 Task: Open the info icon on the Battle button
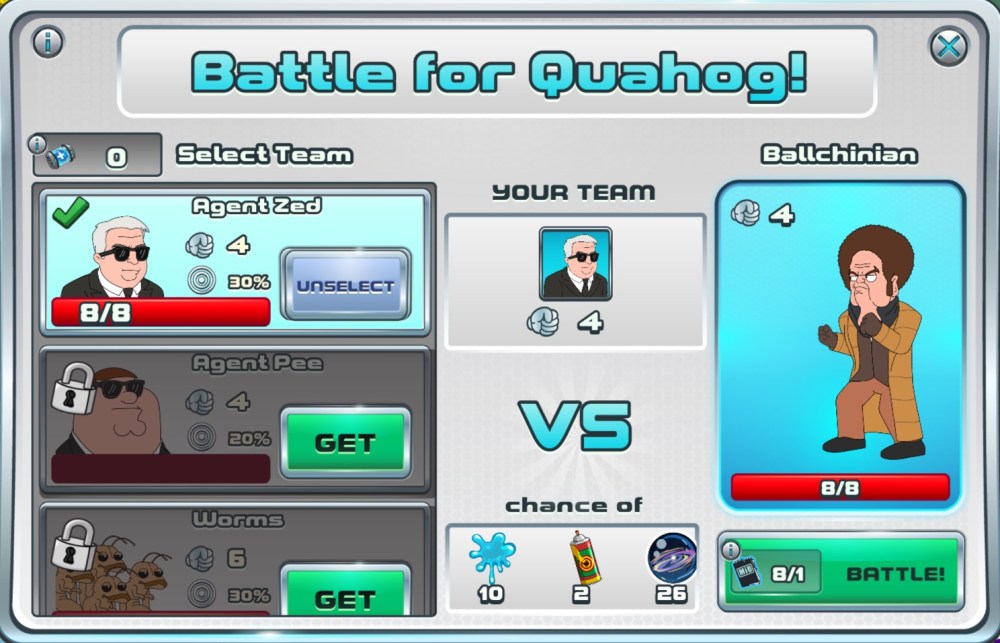pyautogui.click(x=731, y=550)
